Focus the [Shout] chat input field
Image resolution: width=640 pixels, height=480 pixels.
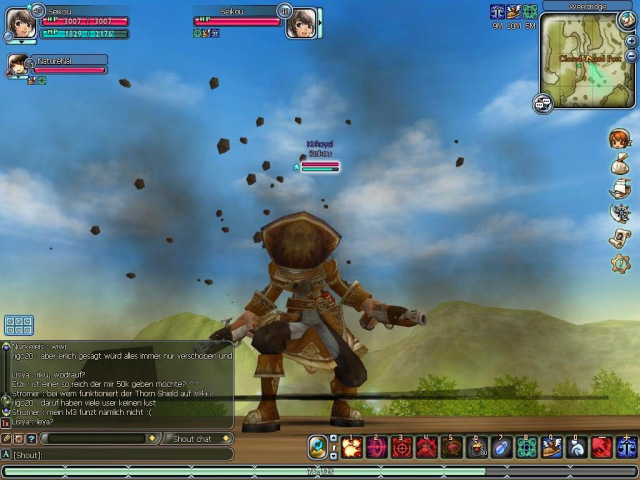120,455
